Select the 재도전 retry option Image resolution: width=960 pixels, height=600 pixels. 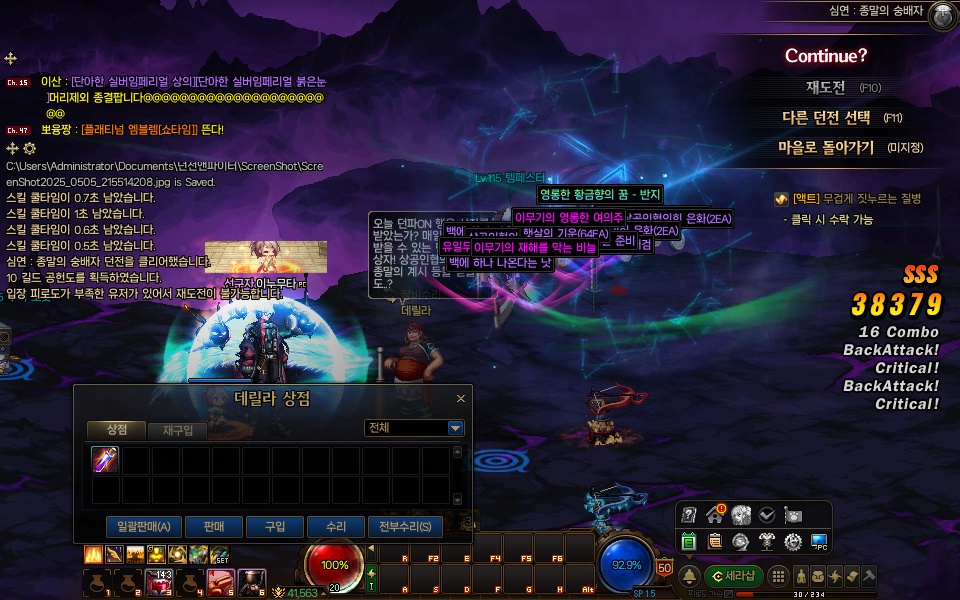pos(826,88)
